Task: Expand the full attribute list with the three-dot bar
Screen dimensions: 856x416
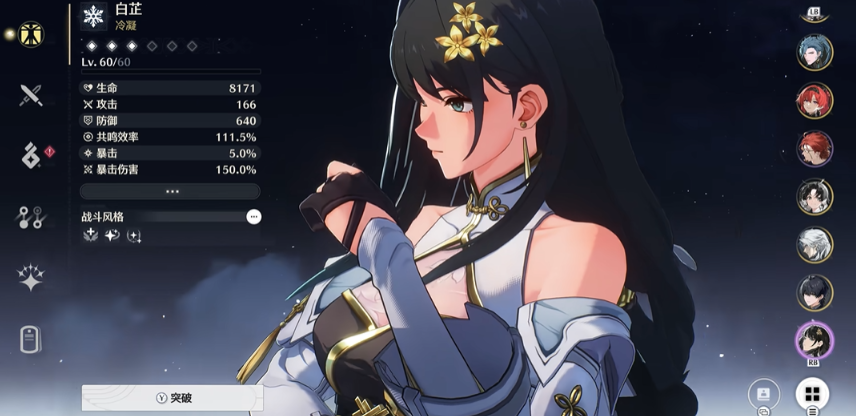Action: (171, 191)
